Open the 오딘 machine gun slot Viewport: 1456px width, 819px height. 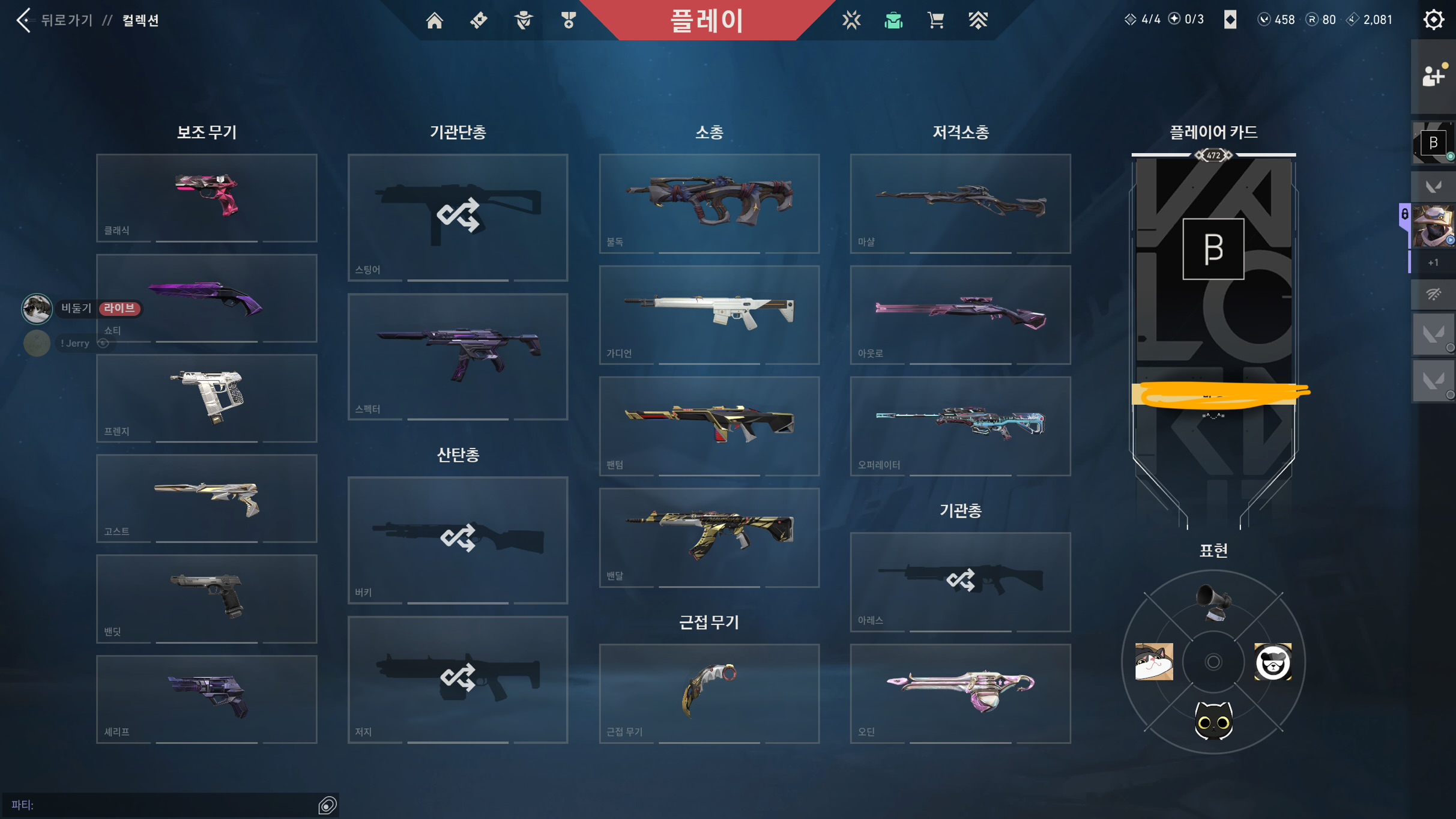[x=960, y=693]
